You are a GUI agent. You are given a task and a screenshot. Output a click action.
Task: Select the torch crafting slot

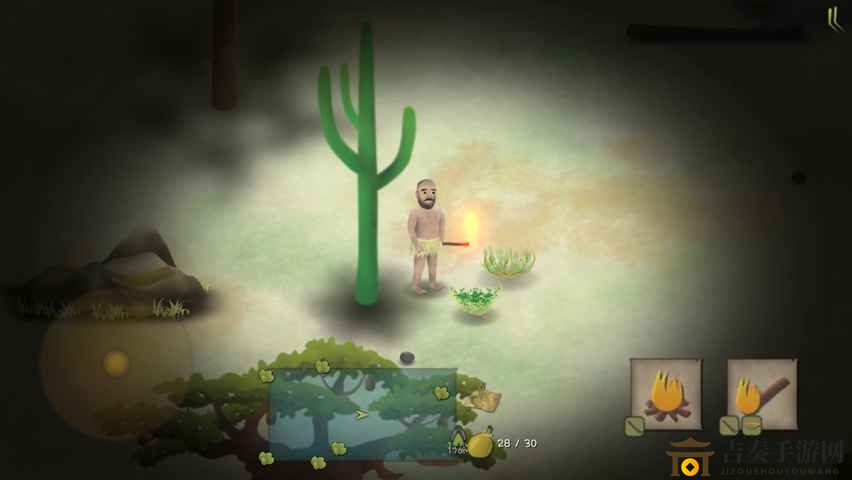(761, 393)
